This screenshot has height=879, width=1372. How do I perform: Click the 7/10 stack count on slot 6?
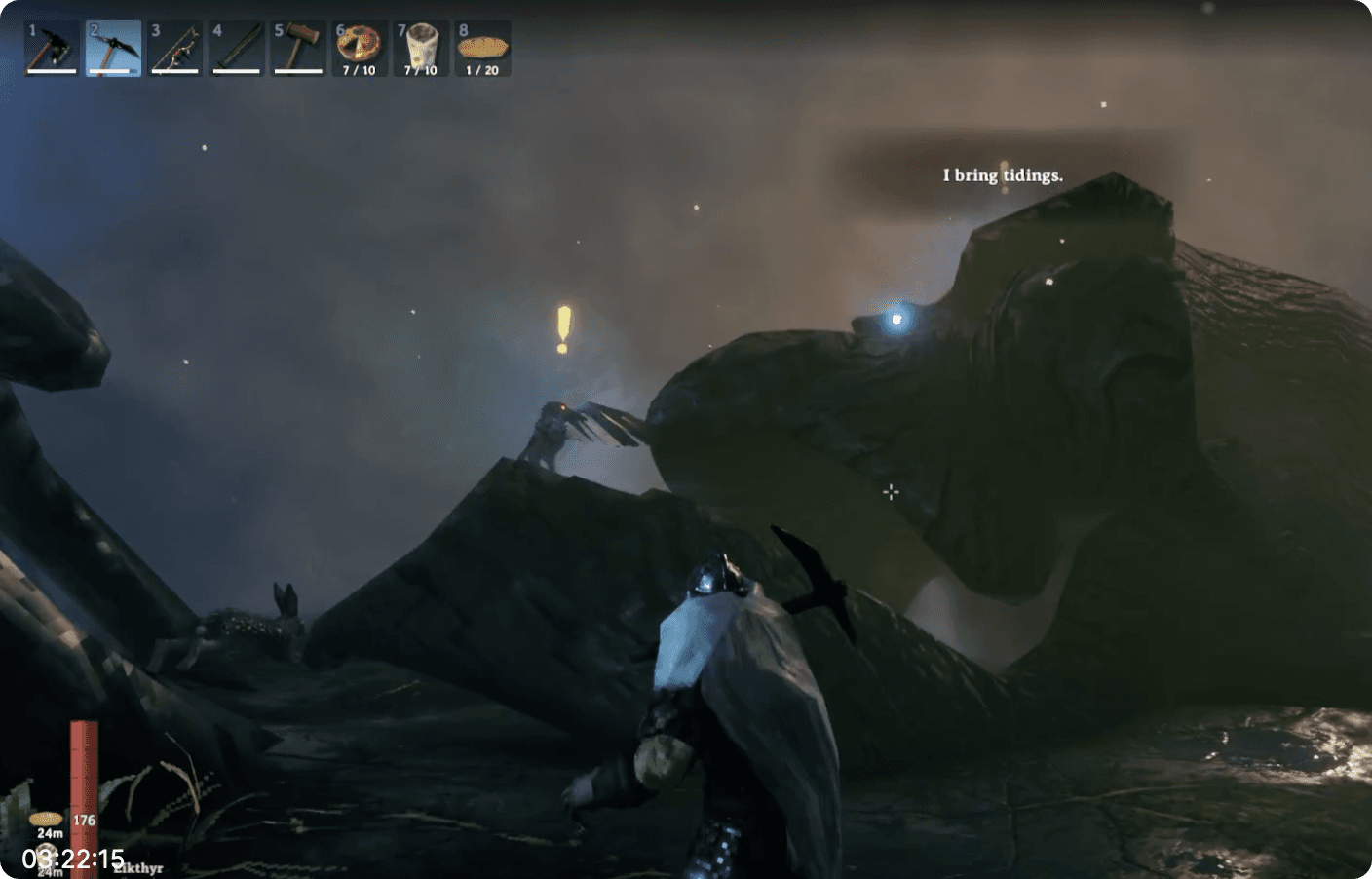click(360, 69)
